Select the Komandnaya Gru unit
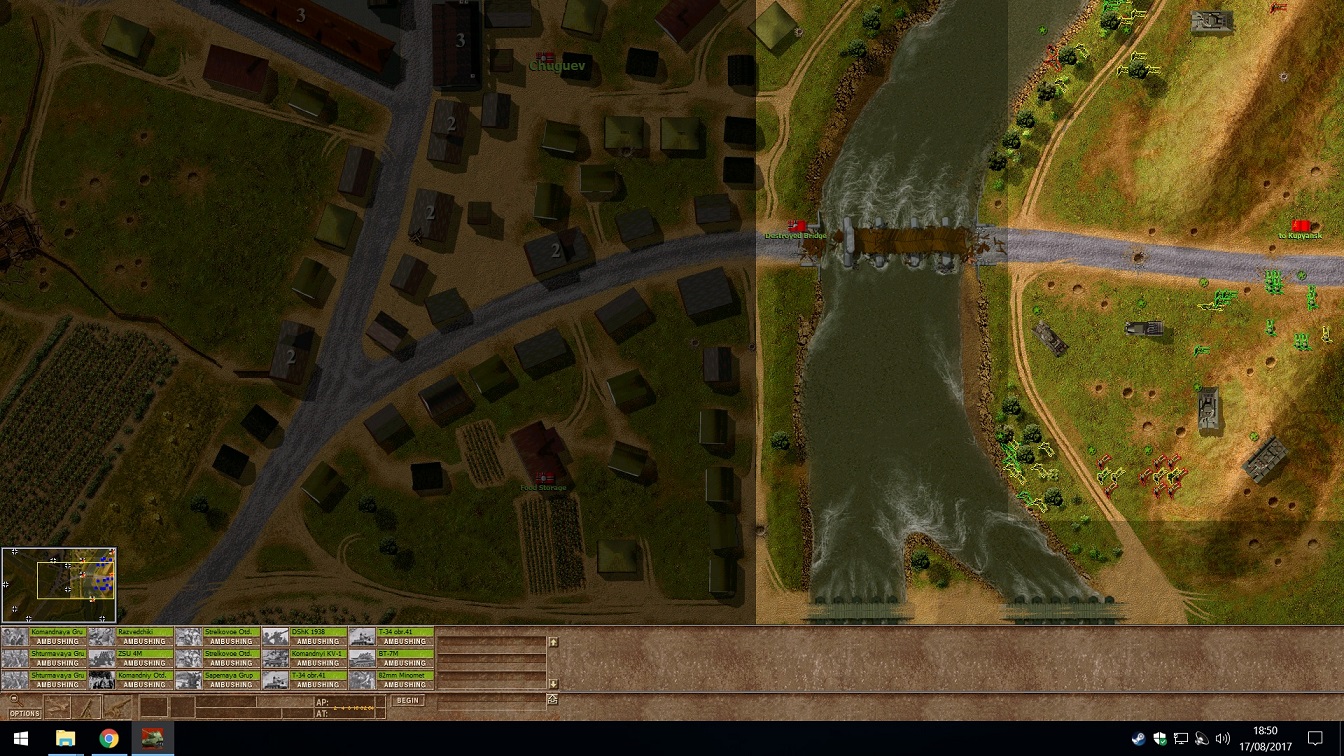The image size is (1344, 756). point(44,636)
